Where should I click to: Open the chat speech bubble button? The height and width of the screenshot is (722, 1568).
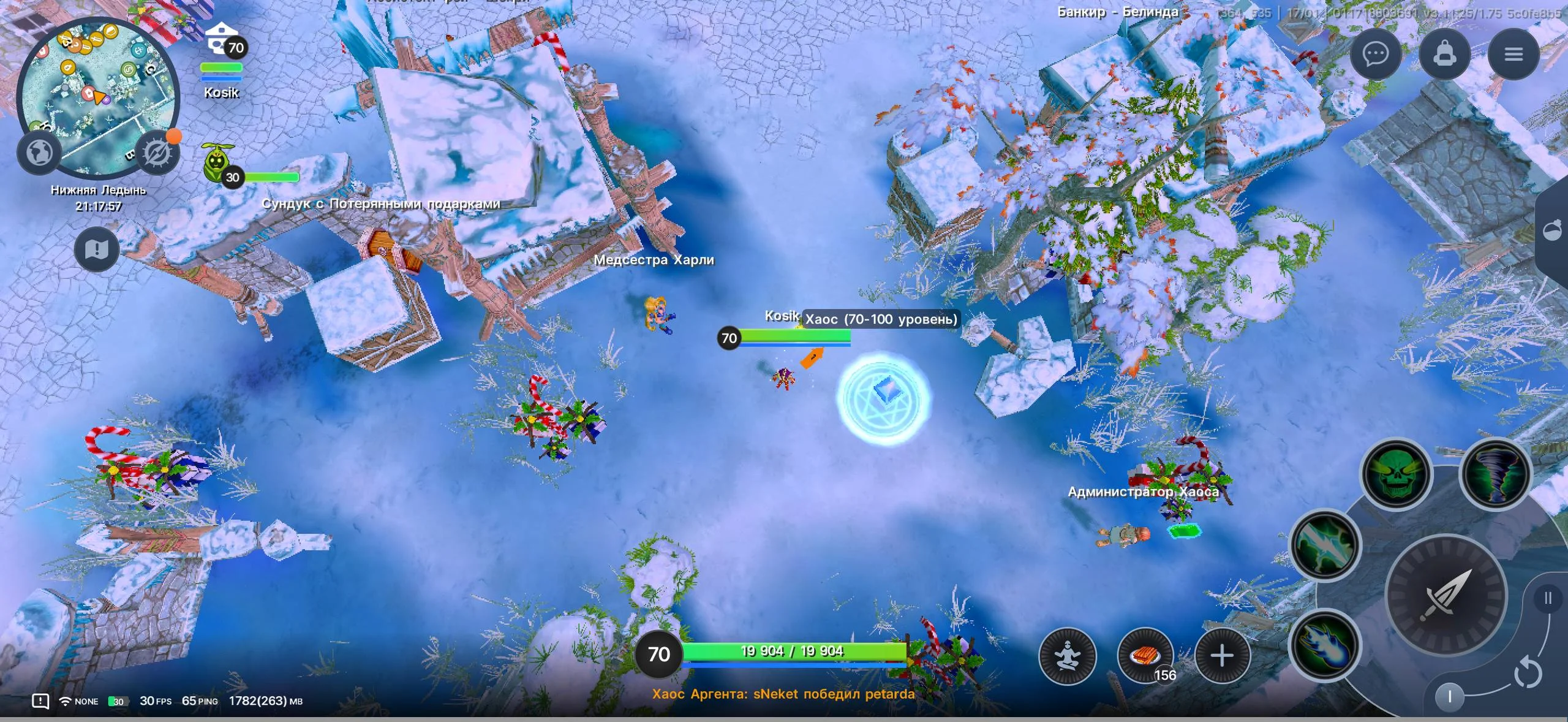[x=1375, y=55]
